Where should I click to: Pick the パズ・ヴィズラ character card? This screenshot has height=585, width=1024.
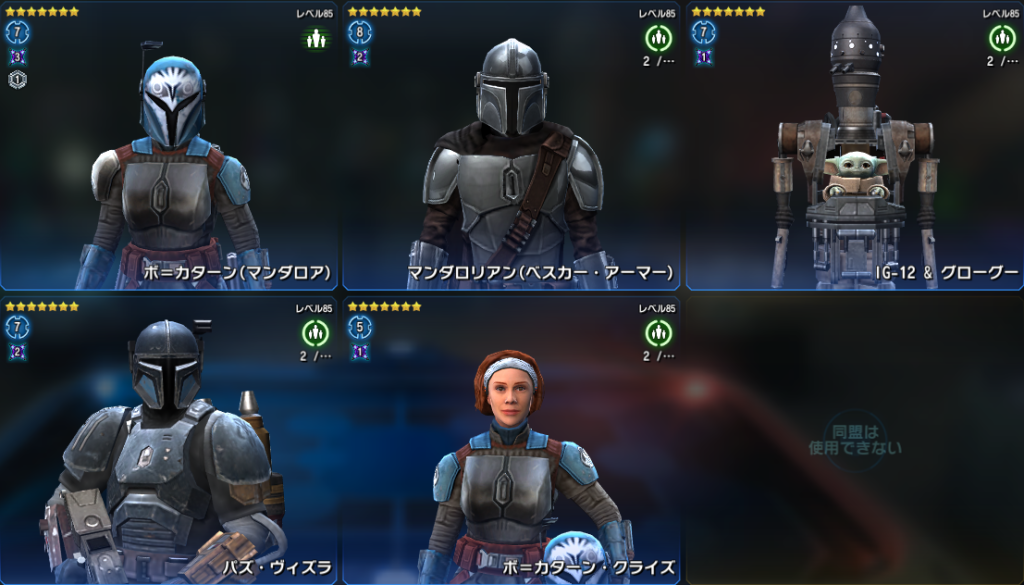pyautogui.click(x=170, y=440)
